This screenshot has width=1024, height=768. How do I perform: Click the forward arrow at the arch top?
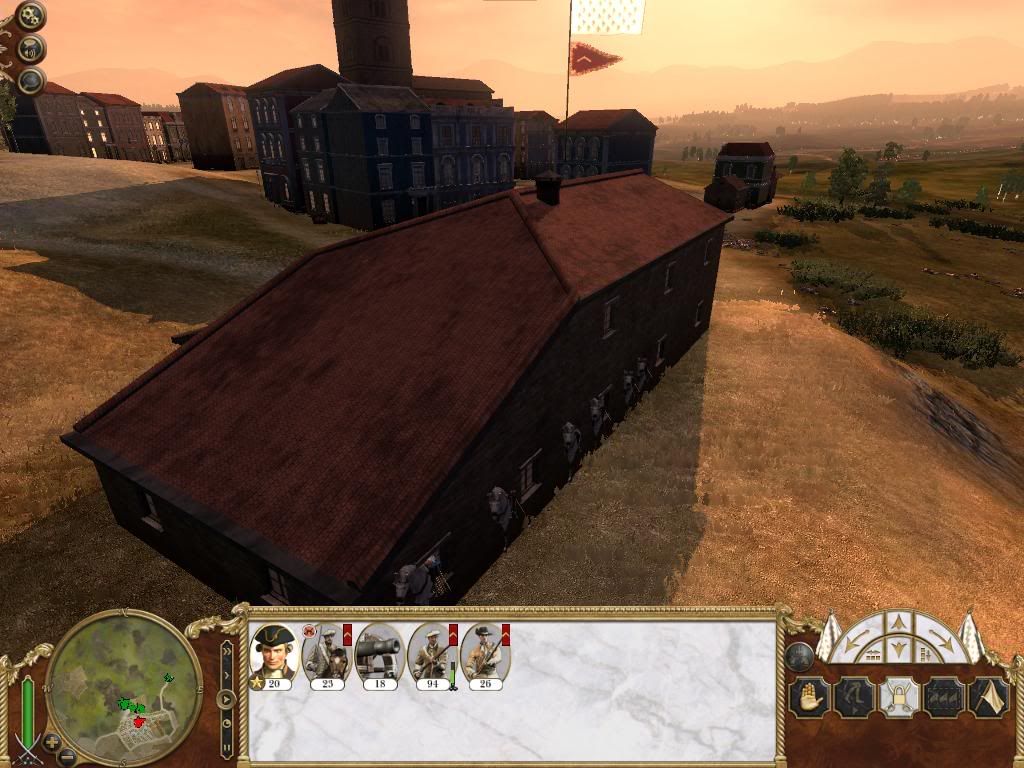pyautogui.click(x=898, y=623)
